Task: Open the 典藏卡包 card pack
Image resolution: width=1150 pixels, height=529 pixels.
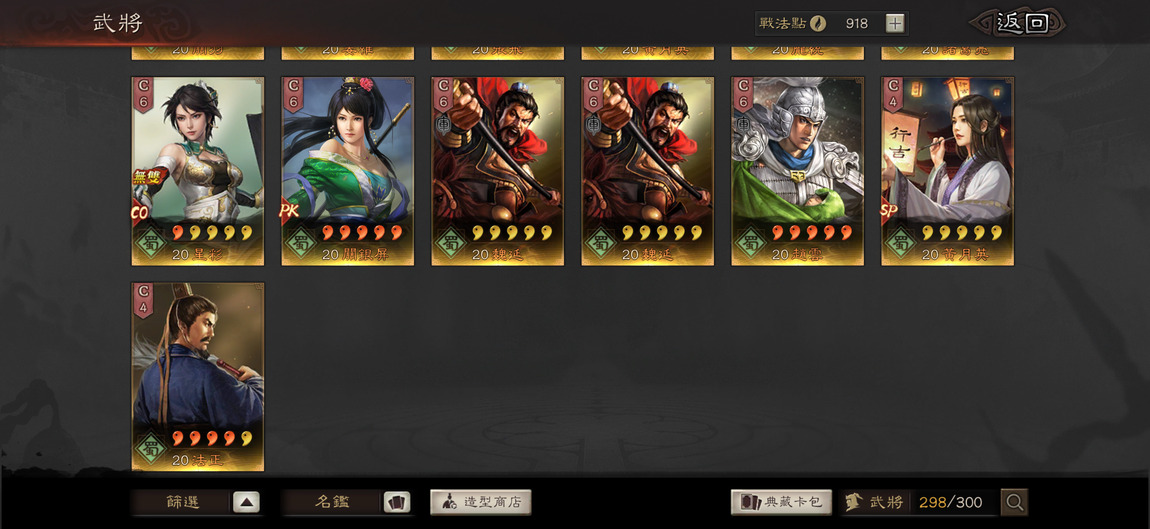Action: pyautogui.click(x=783, y=502)
